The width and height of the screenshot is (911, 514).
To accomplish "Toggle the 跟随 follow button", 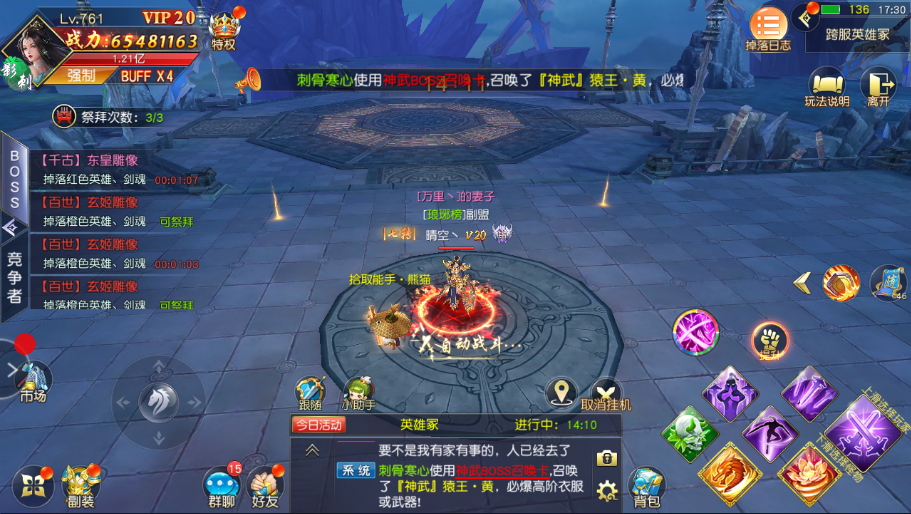I will (x=311, y=393).
